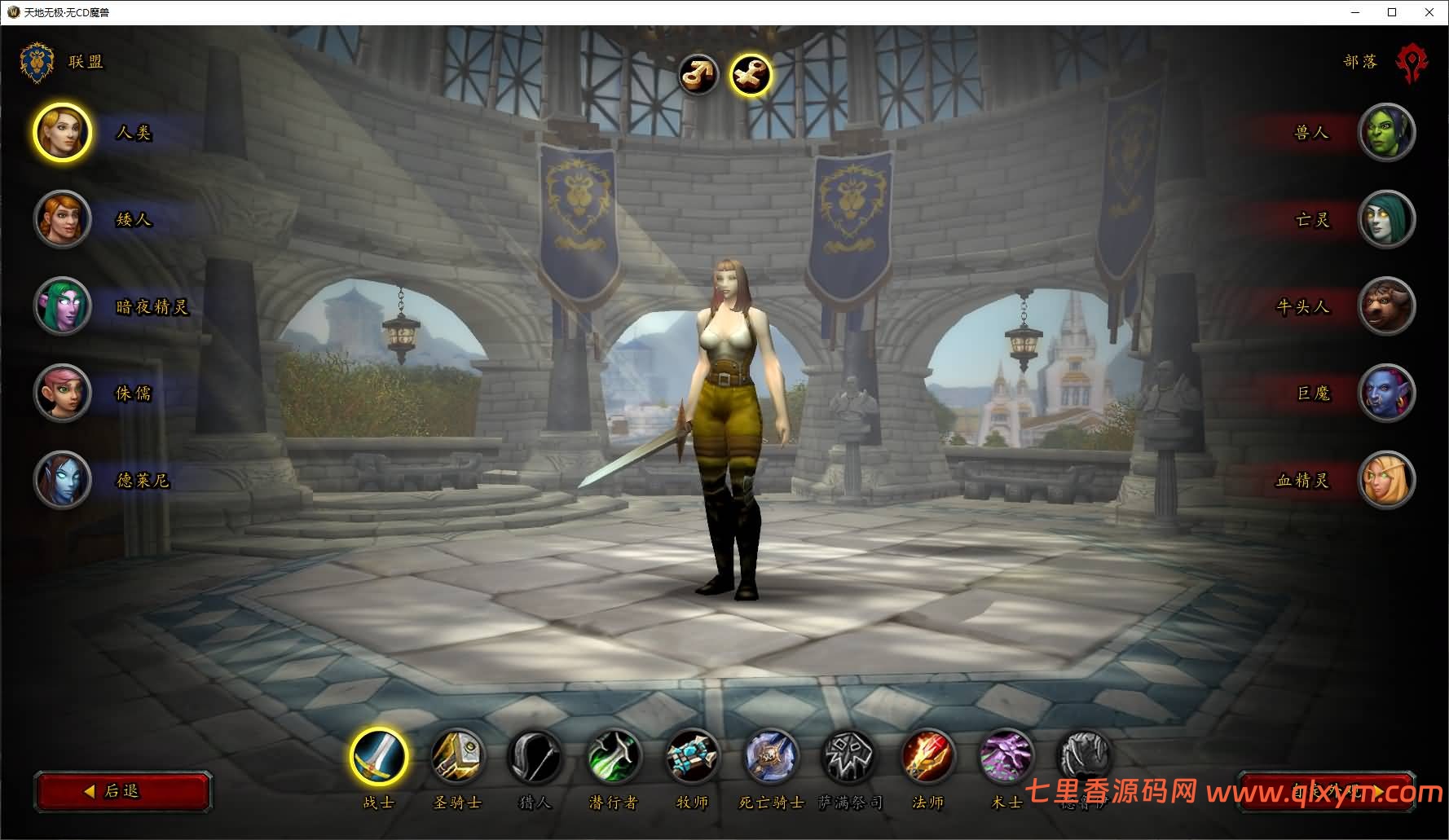Select the Paladin class (圣骑士)

click(x=457, y=757)
